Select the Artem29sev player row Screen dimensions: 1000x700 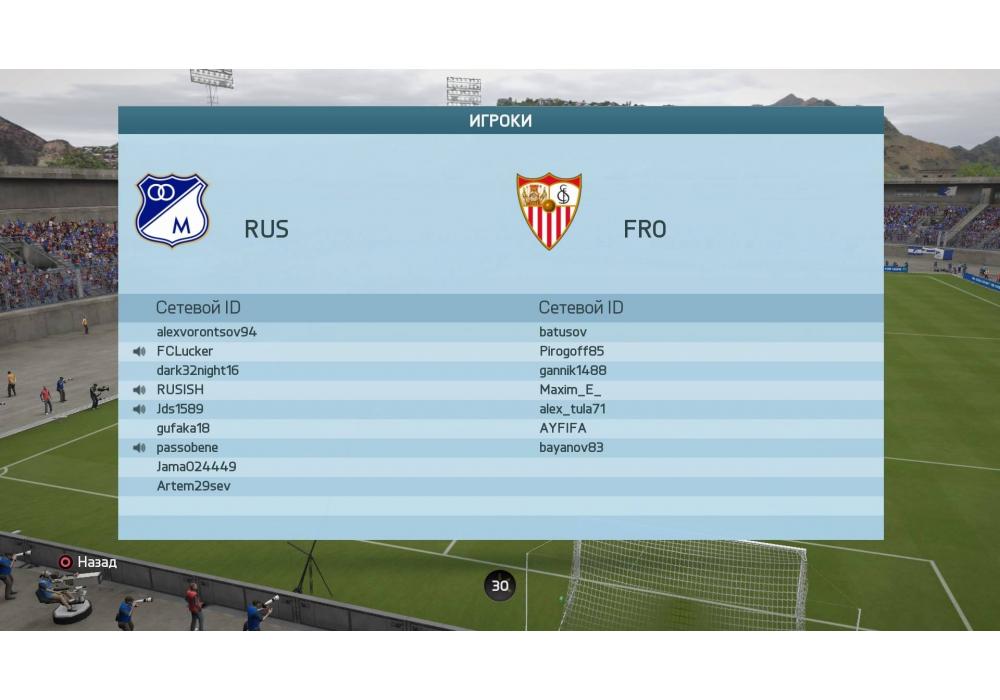tap(194, 486)
